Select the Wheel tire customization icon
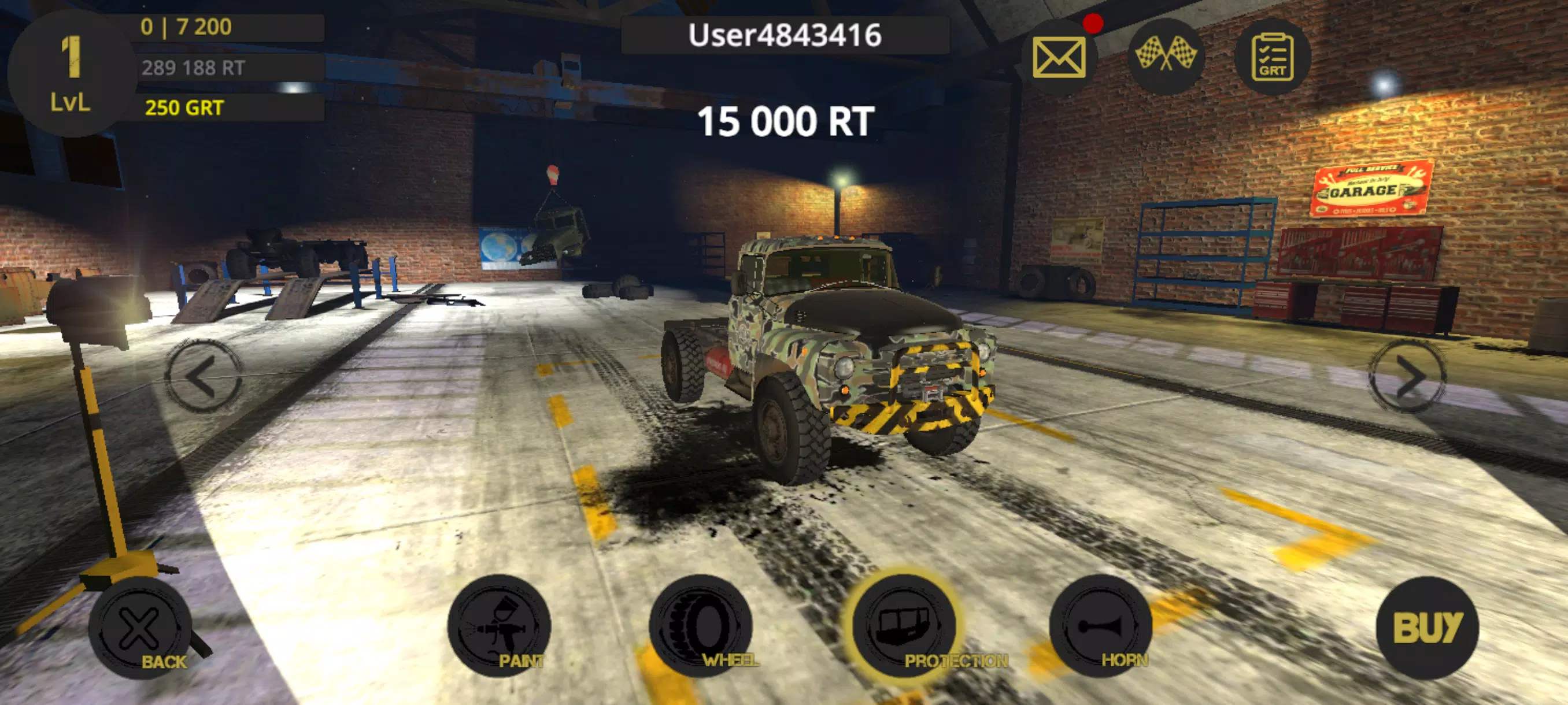 point(702,628)
